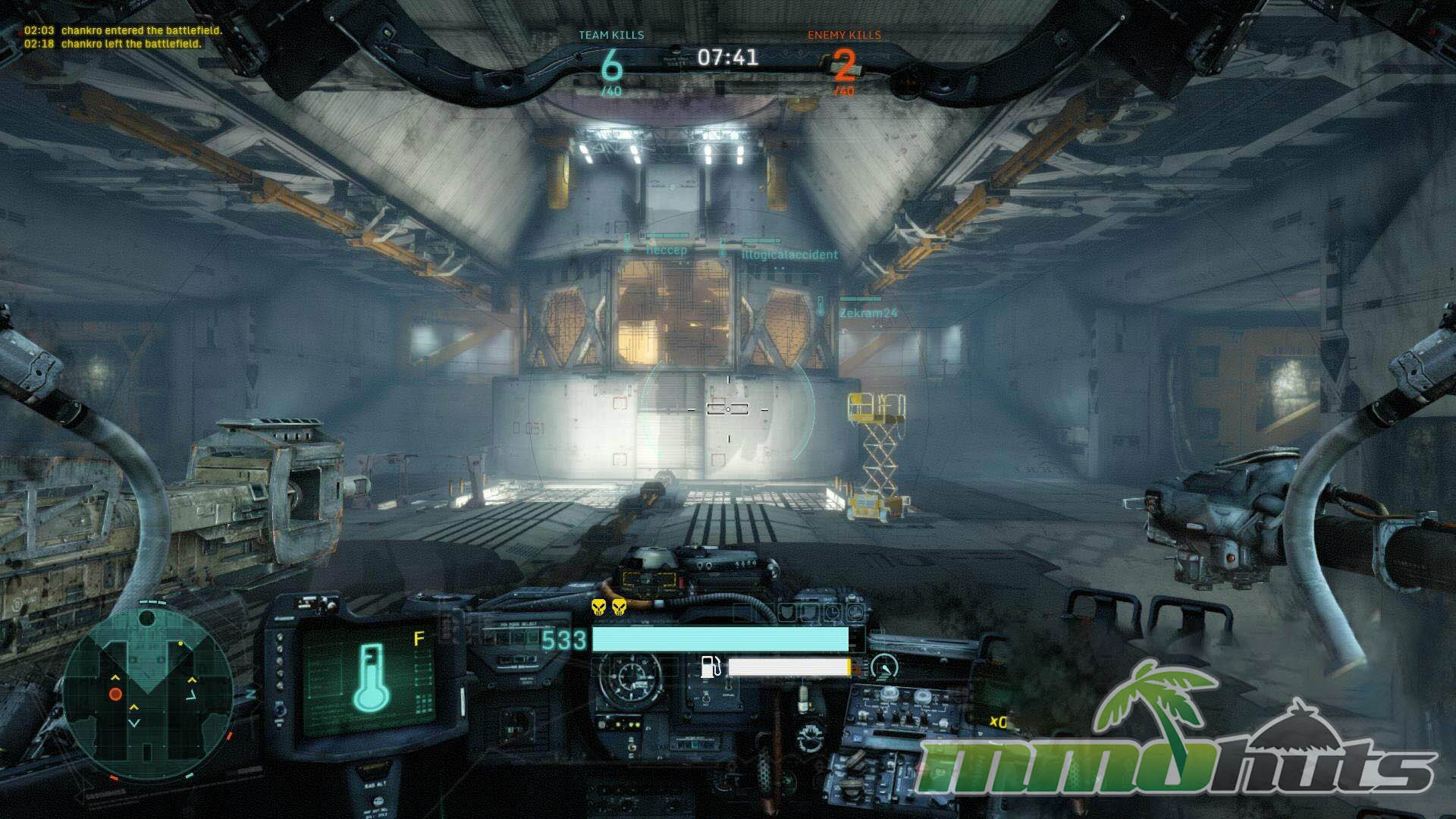Select the clock item slot icon
1456x819 pixels.
tap(832, 612)
